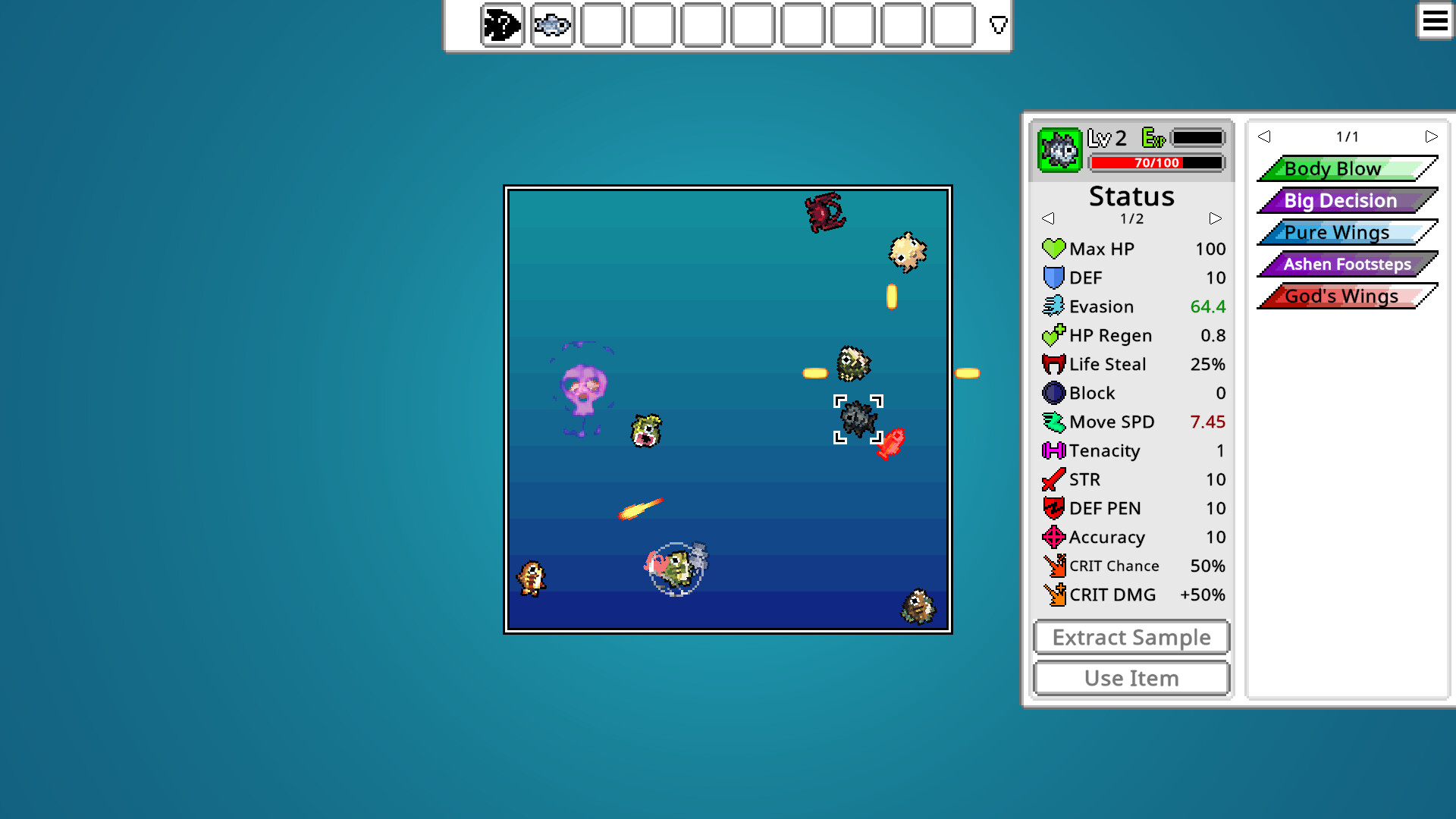
Task: Click the DEF shield icon
Action: 1053,278
